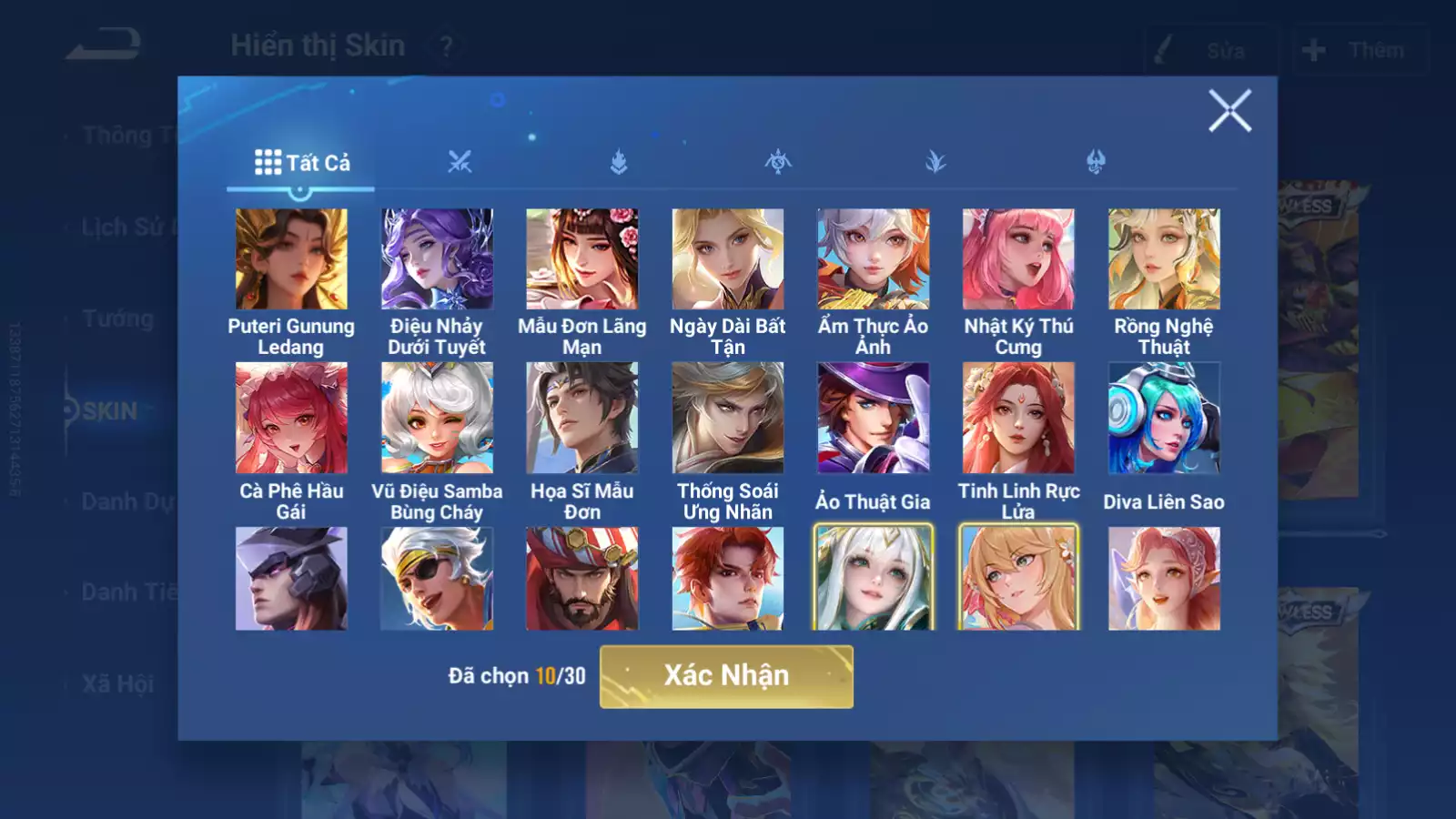Screen dimensions: 1456x819
Task: Switch to the Tất Cả tab
Action: 302,163
